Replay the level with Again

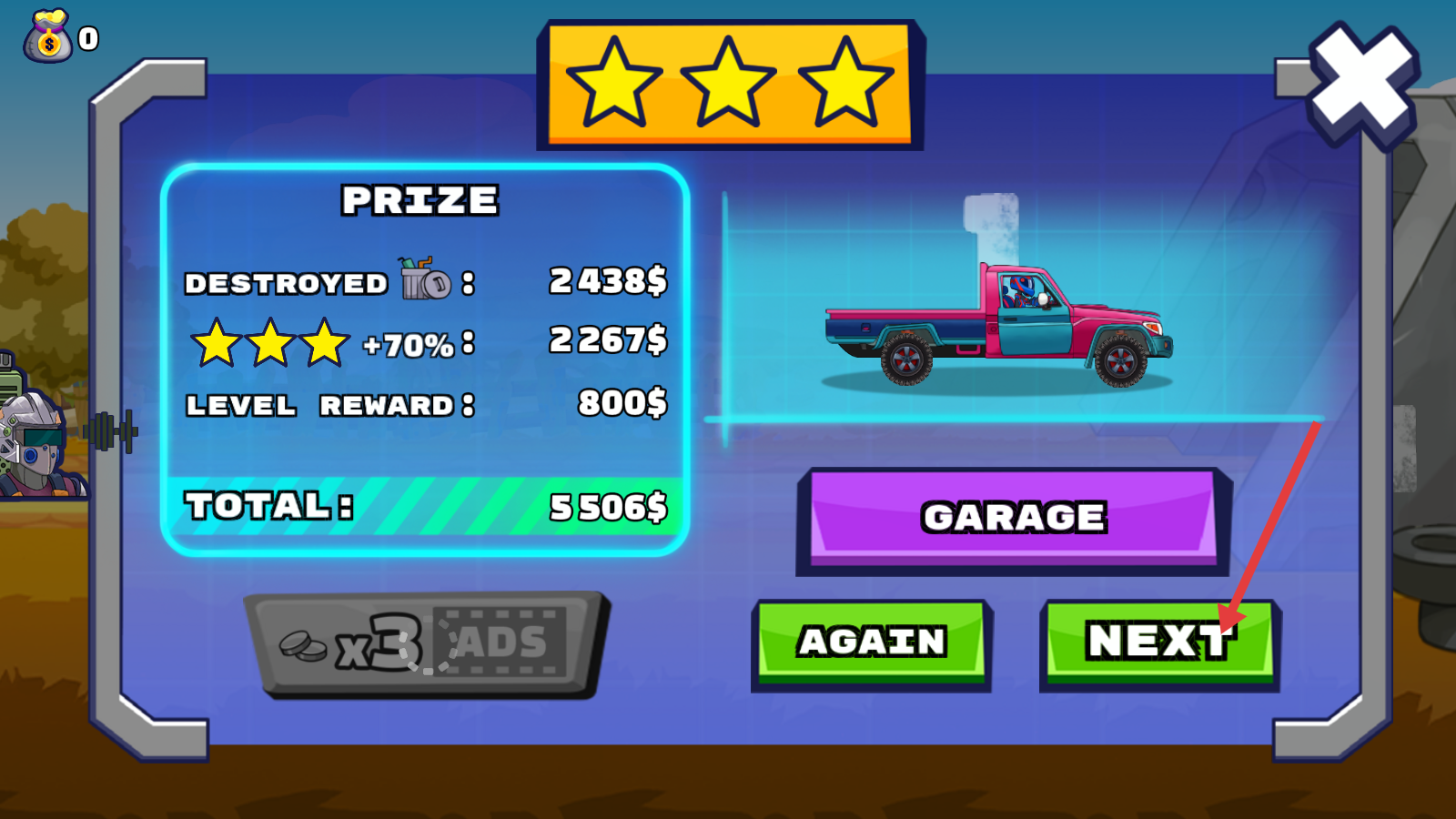(871, 642)
